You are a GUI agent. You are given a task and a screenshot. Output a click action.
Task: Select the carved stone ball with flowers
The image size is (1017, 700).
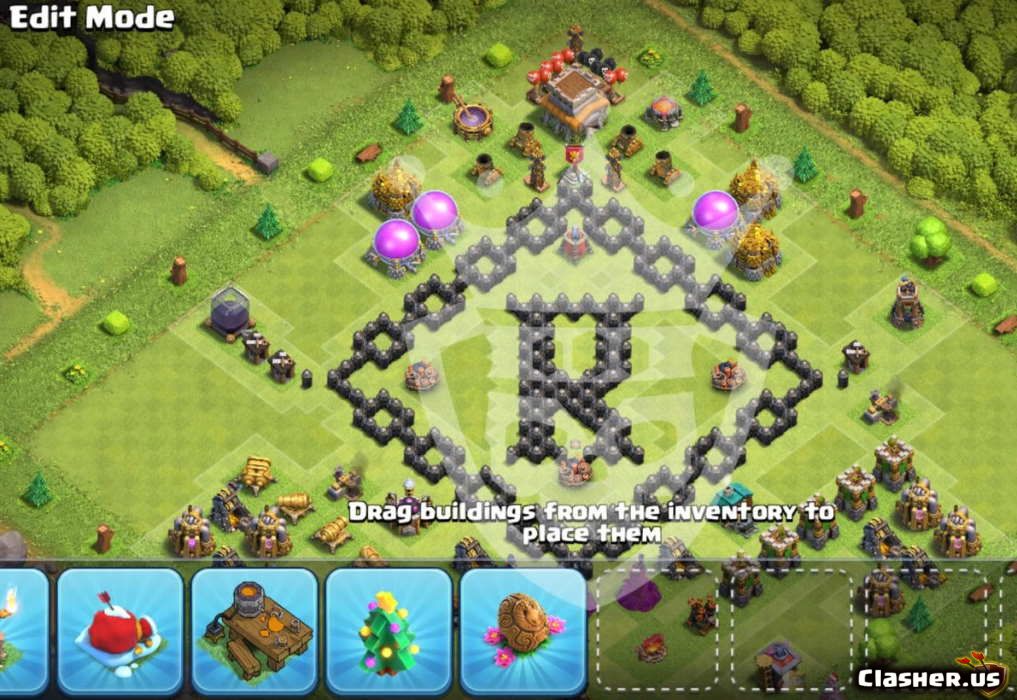523,631
